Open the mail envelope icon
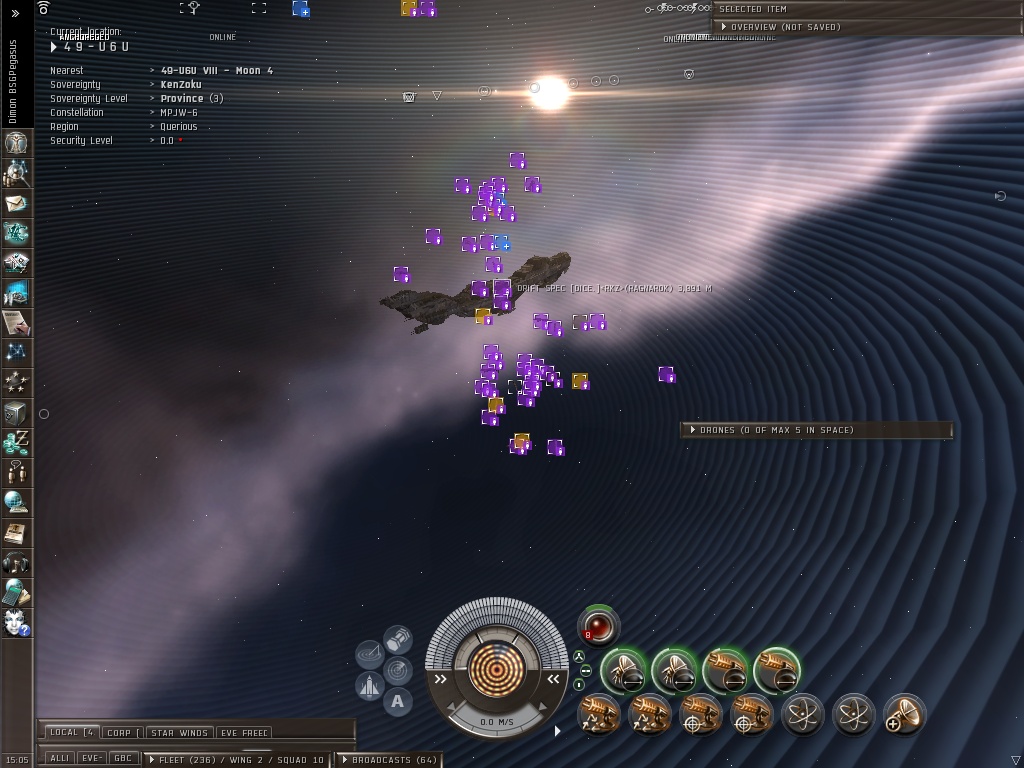This screenshot has width=1024, height=768. 16,203
